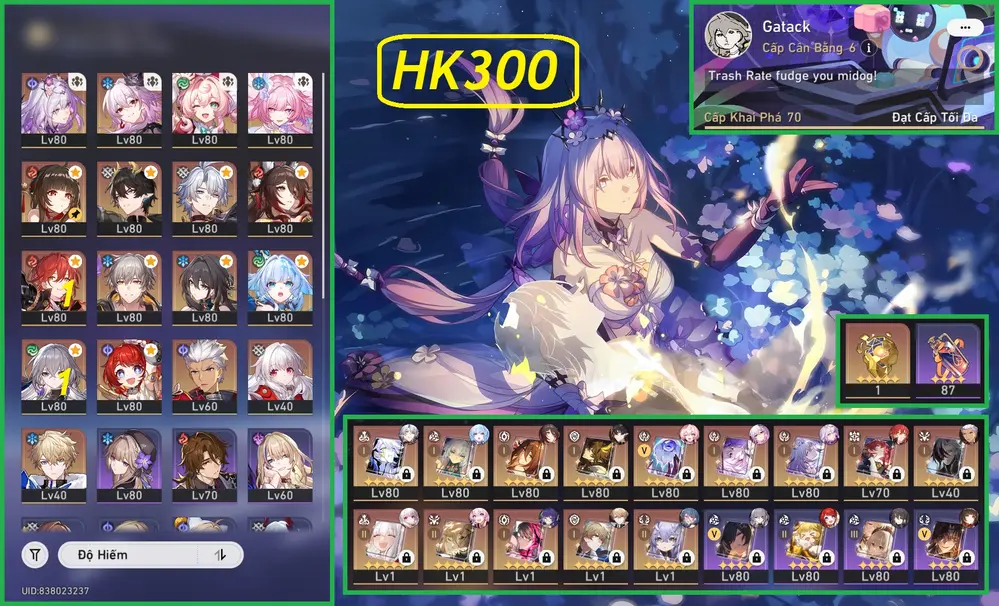
Task: Open the three-dot menu on the profile card
Action: tap(965, 28)
